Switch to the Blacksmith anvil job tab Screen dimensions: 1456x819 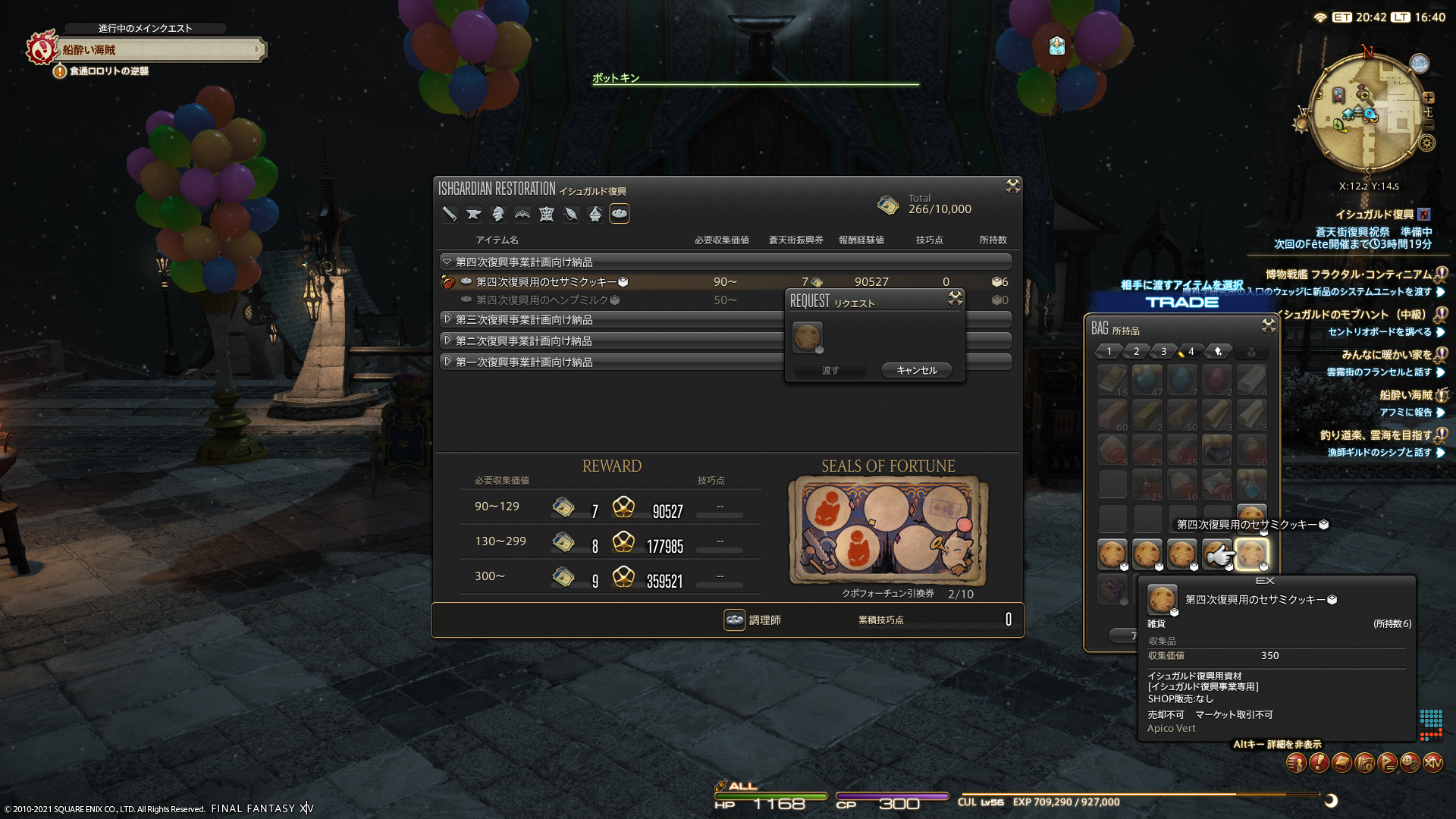[x=474, y=214]
